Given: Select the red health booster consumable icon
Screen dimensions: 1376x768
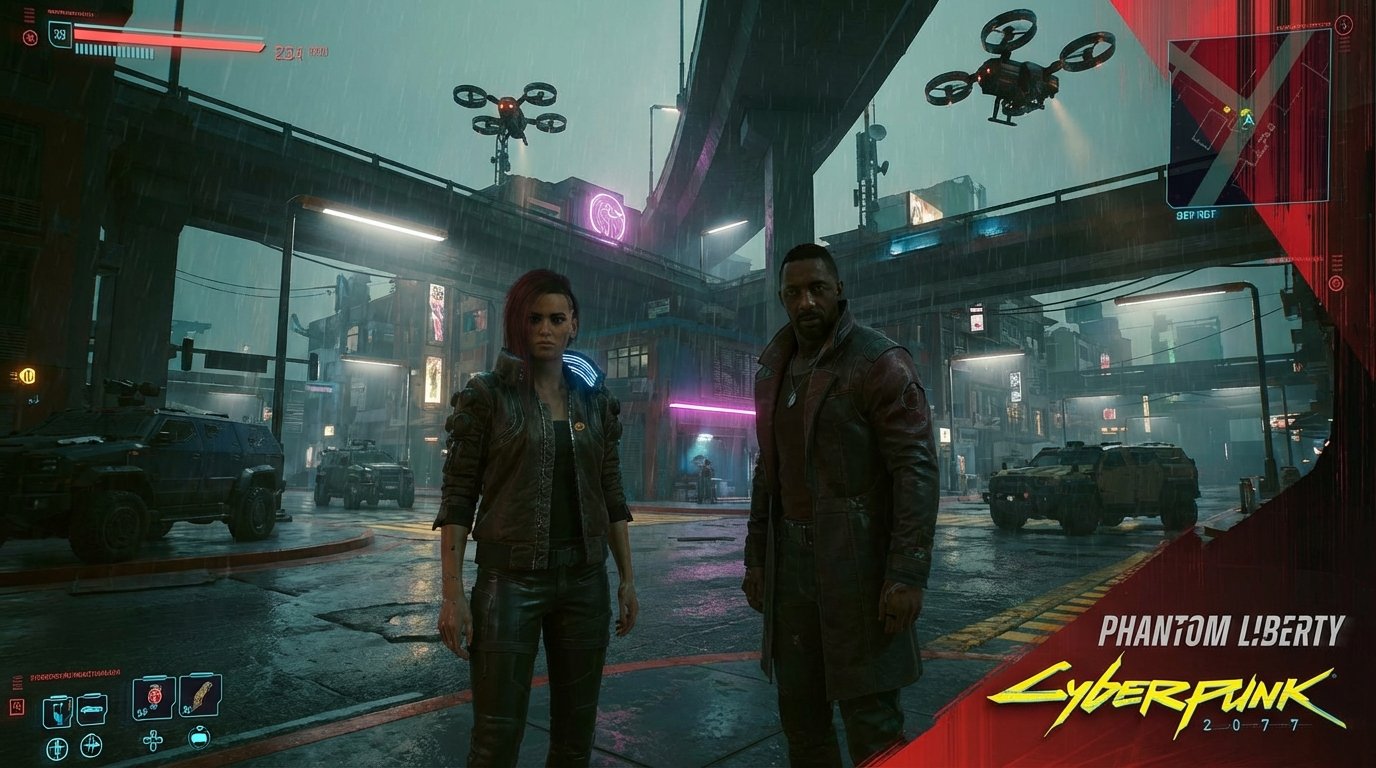Looking at the screenshot, I should tap(154, 695).
